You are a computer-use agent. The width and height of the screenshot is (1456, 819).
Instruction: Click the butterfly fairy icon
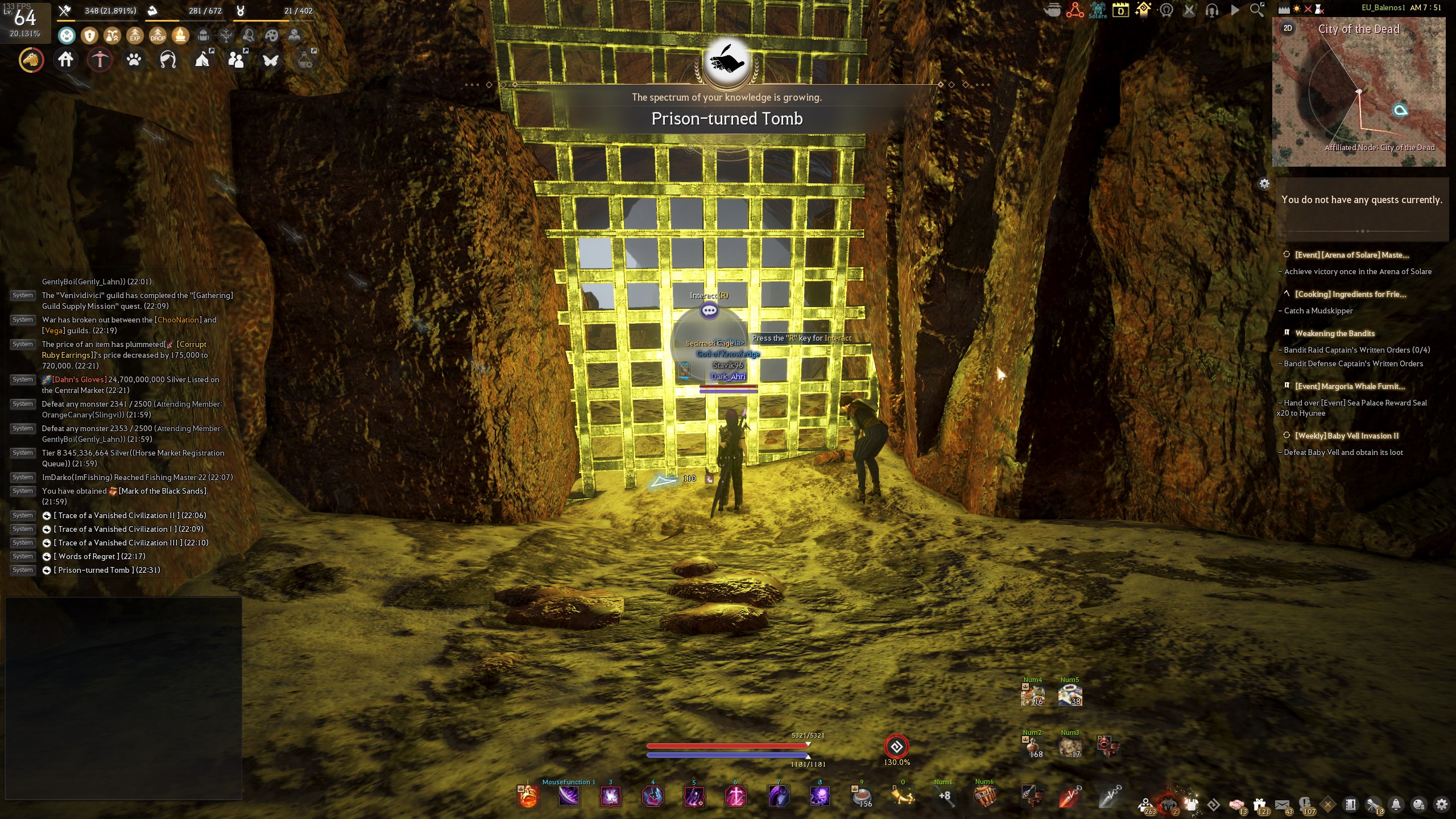coord(271,60)
